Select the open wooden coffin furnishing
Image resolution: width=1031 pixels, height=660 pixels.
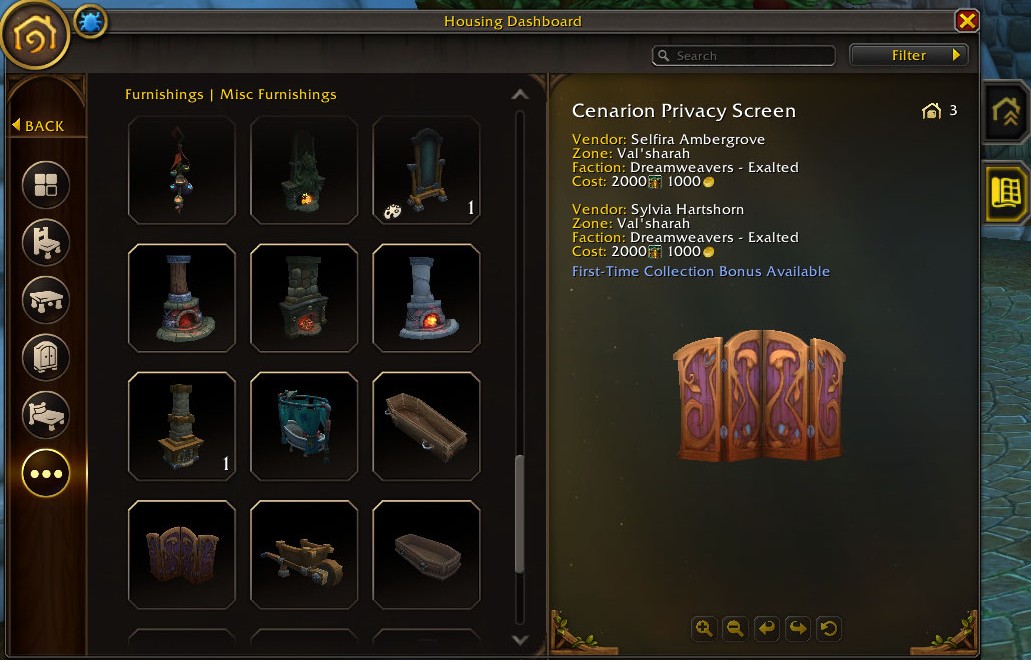click(426, 426)
